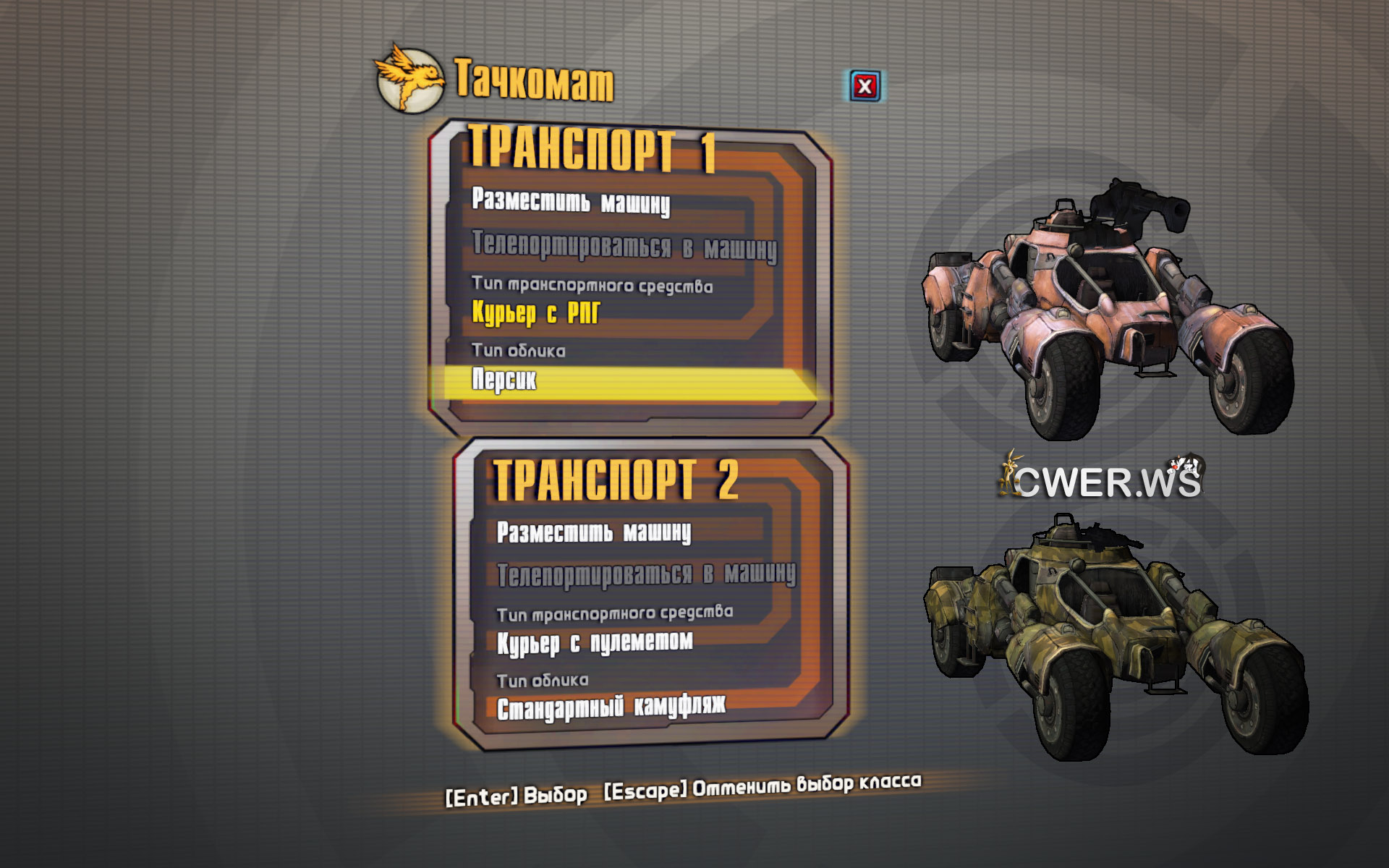This screenshot has height=868, width=1389.
Task: Select Телепортироваться в машину under Транспорт 2
Action: click(646, 575)
